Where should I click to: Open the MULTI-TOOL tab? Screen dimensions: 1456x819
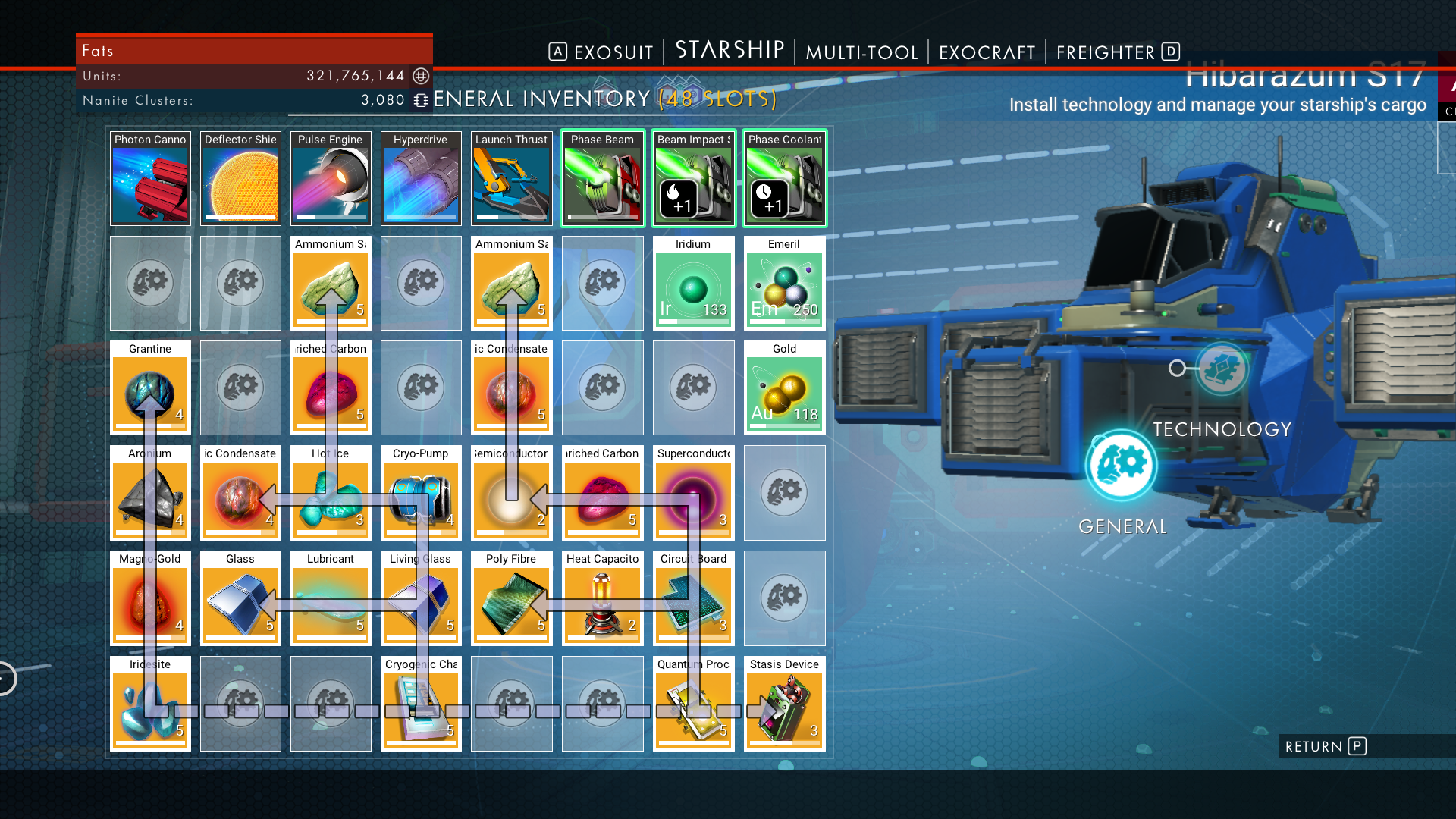coord(861,52)
